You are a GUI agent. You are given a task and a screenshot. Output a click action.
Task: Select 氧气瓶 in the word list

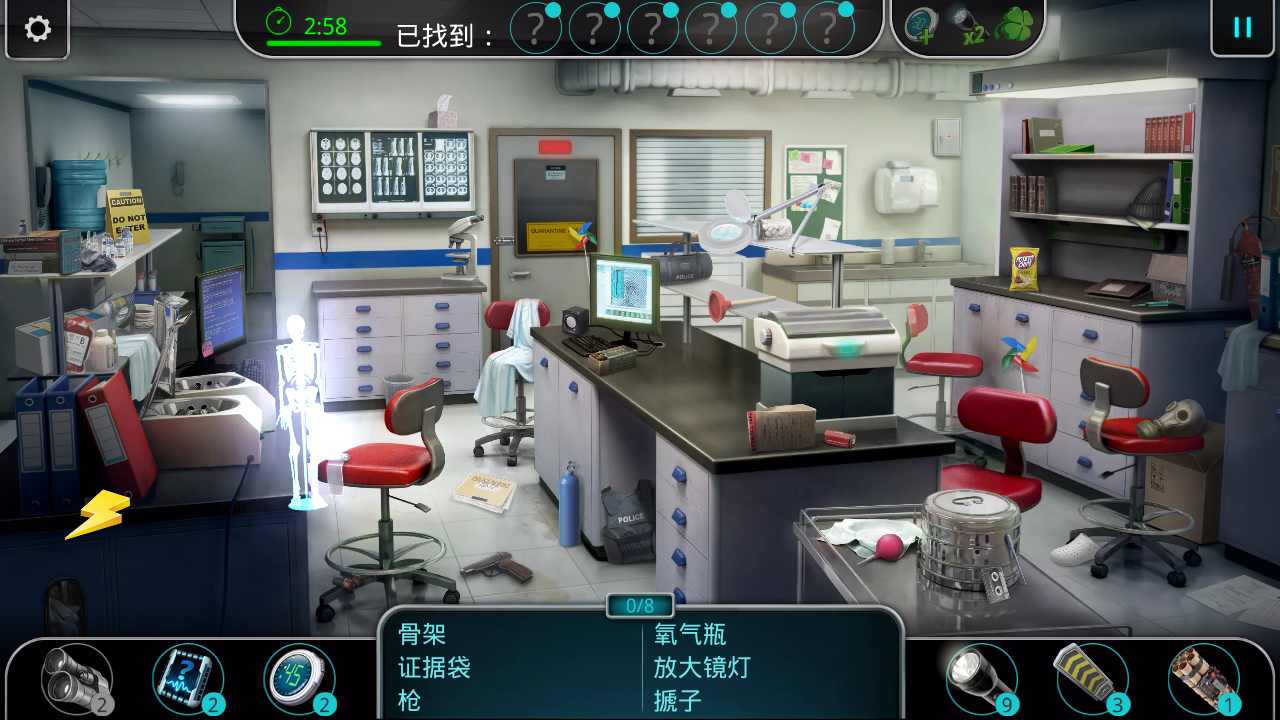(x=690, y=635)
